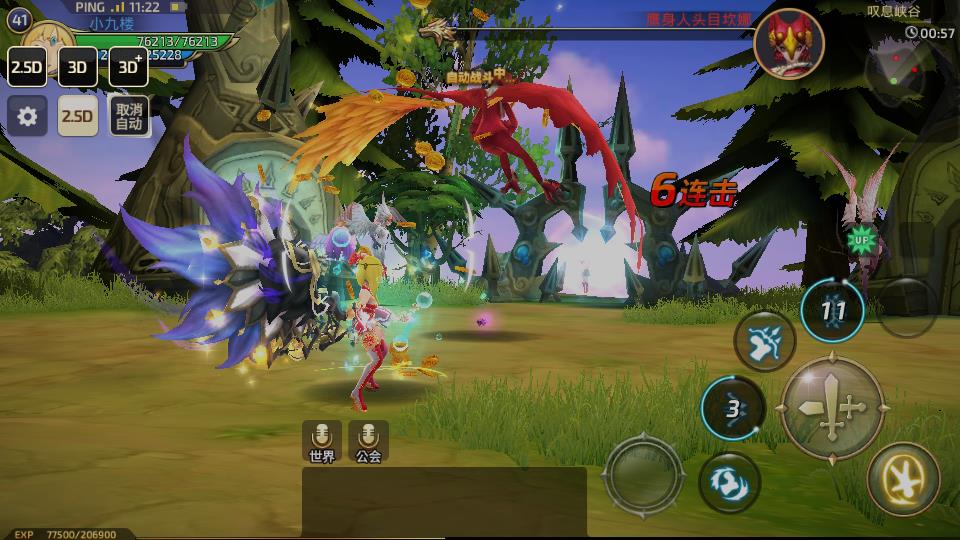The height and width of the screenshot is (540, 960).
Task: Activate the skill with cooldown 11
Action: tap(833, 311)
